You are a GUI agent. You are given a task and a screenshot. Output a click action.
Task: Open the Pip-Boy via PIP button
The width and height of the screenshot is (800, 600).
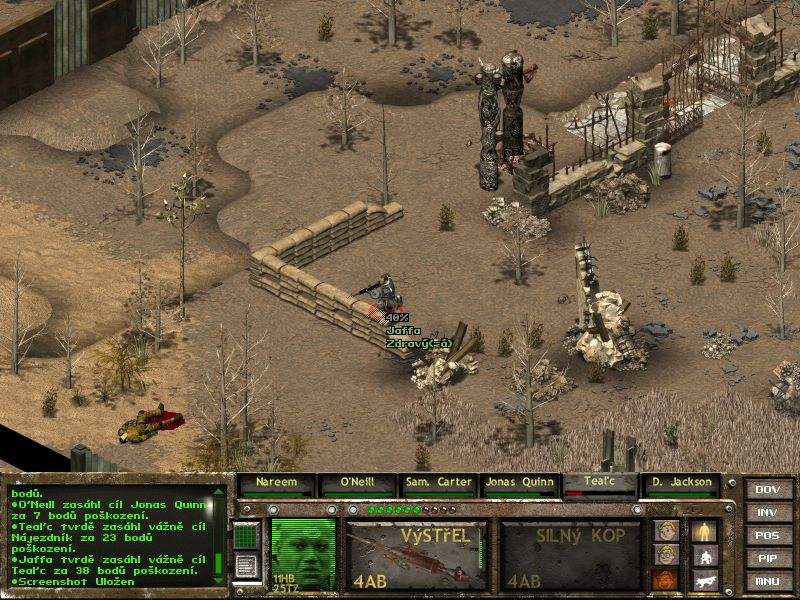coord(767,559)
